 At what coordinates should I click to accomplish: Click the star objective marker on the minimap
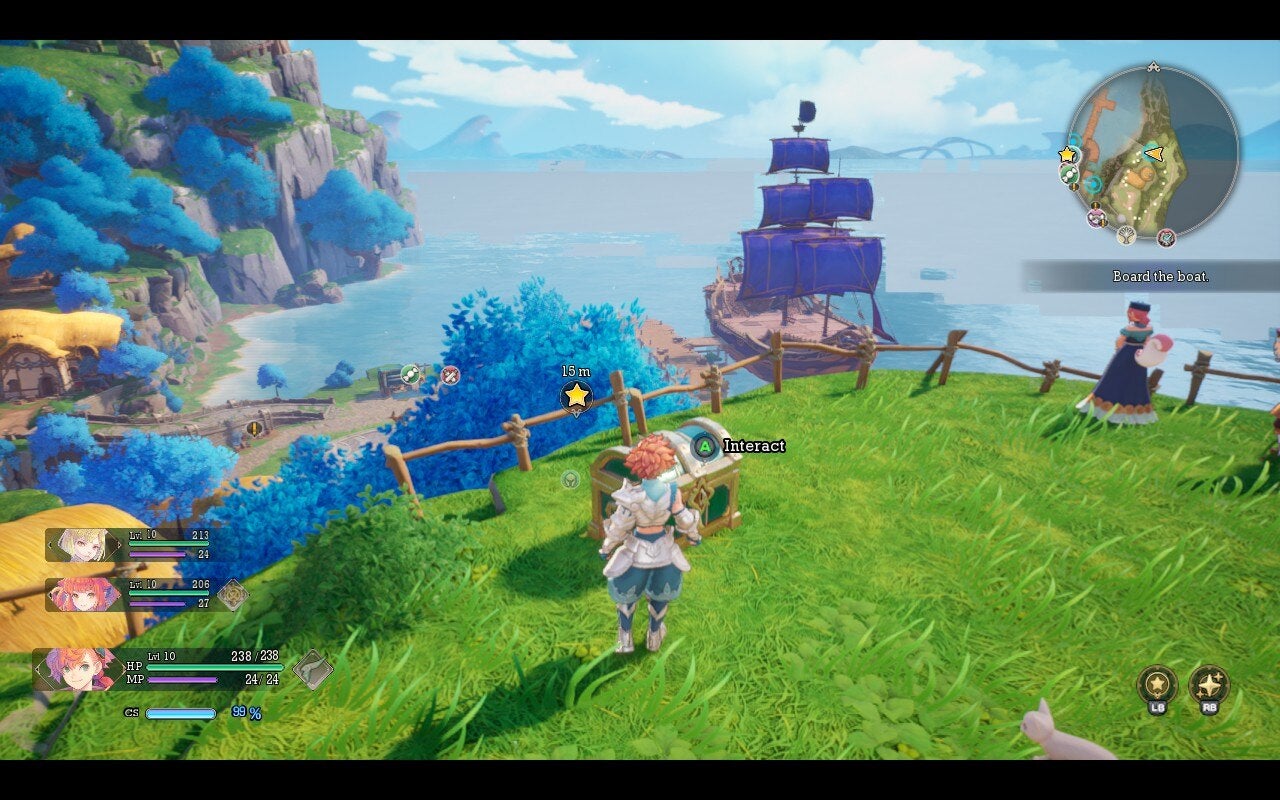point(1067,154)
